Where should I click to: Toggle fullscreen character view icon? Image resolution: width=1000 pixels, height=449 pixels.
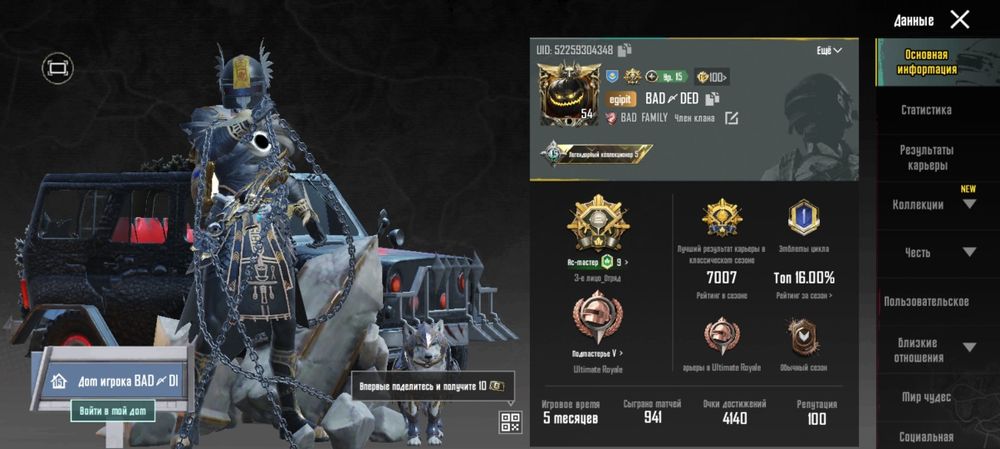(57, 68)
